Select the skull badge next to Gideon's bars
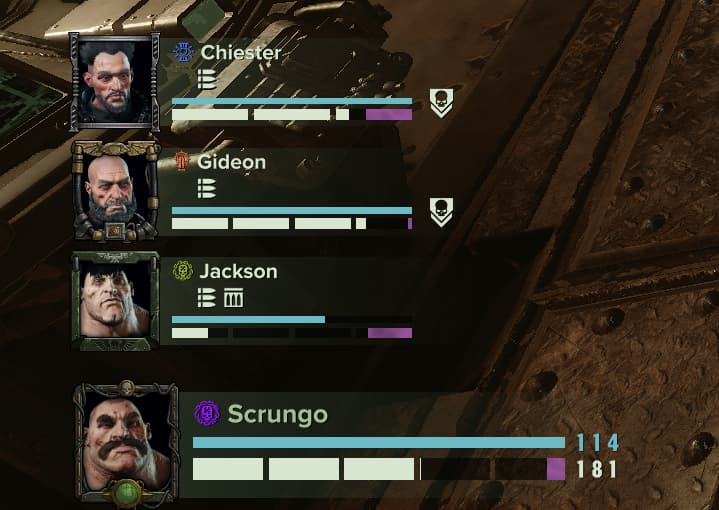Image resolution: width=719 pixels, height=510 pixels. tap(440, 211)
